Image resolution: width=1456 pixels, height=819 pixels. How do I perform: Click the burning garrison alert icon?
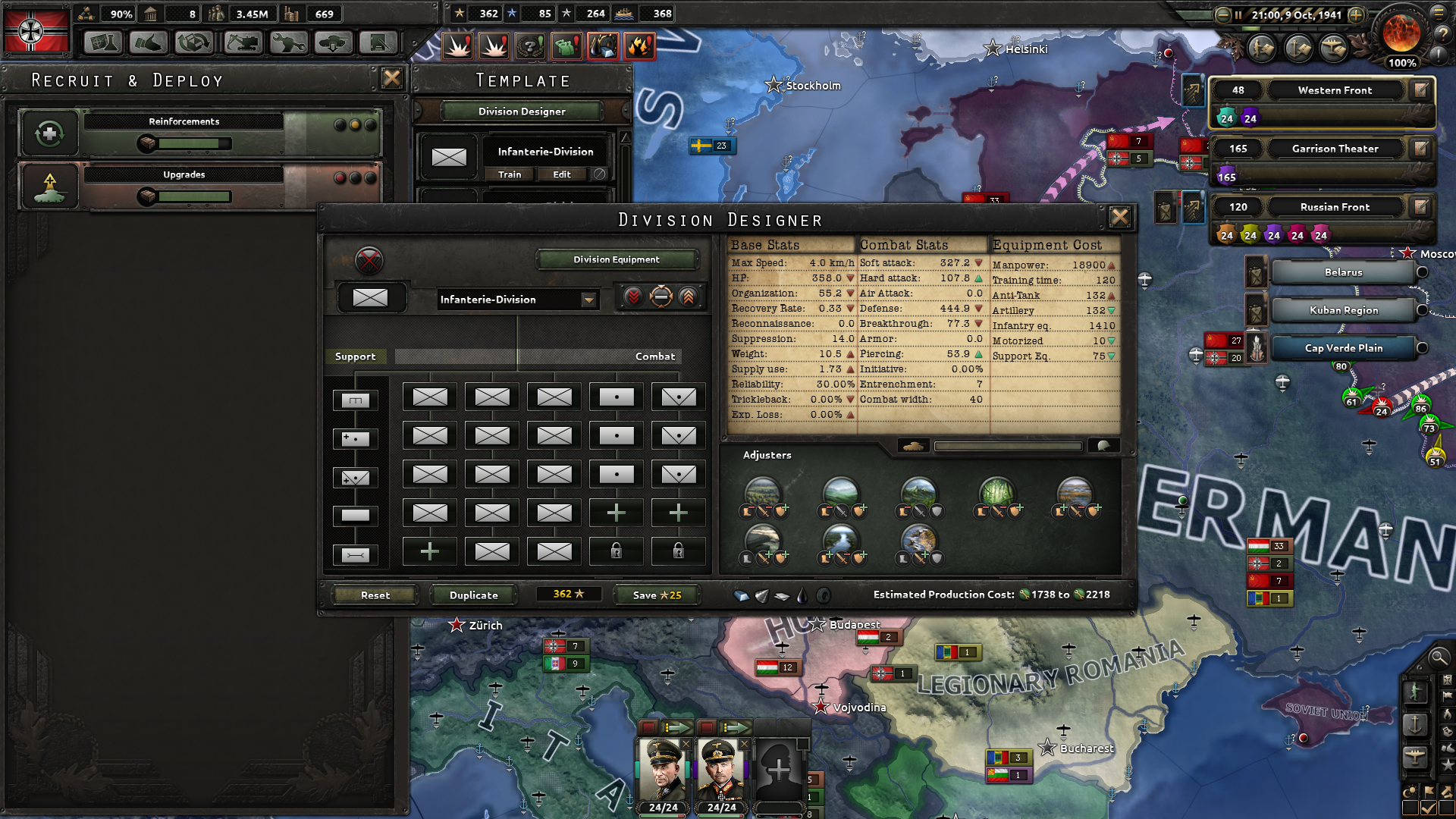pyautogui.click(x=641, y=45)
